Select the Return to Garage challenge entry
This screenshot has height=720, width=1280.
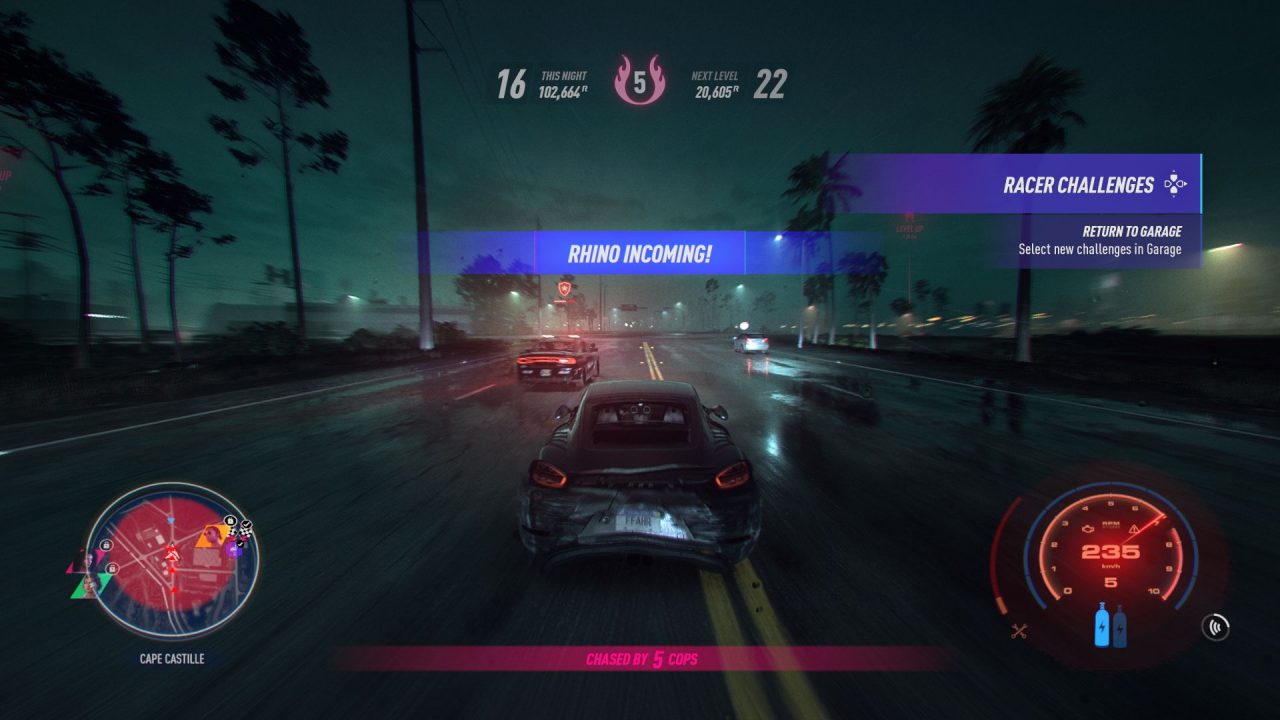(x=1100, y=241)
